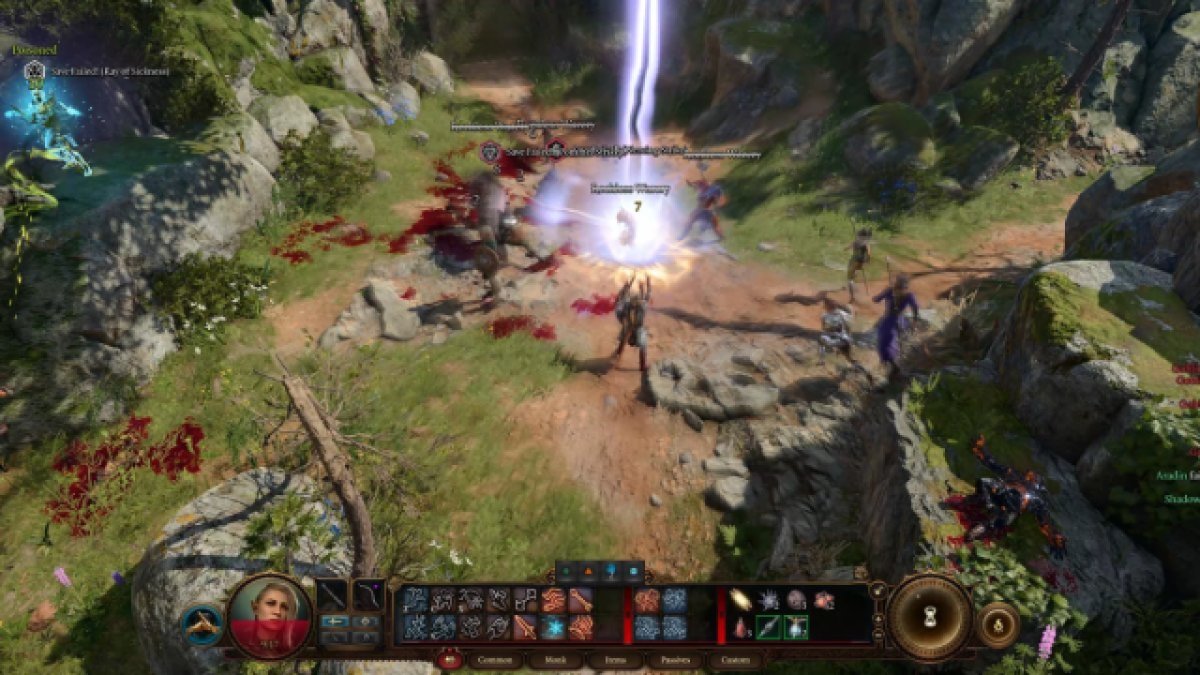Select the spiked ball item
This screenshot has width=1200, height=675.
pos(769,599)
